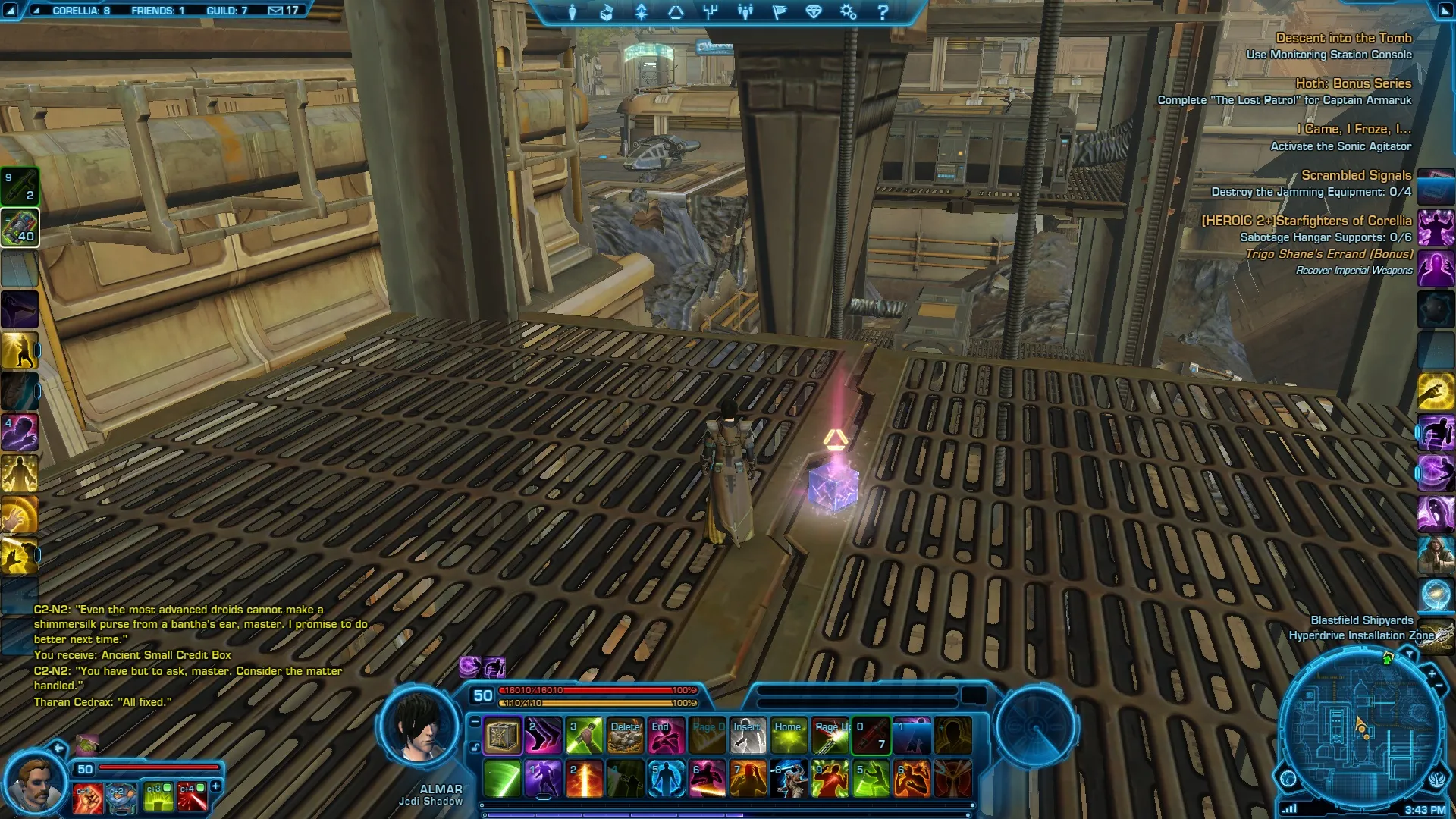The image size is (1456, 819).
Task: Click the question mark help icon
Action: coord(883,12)
